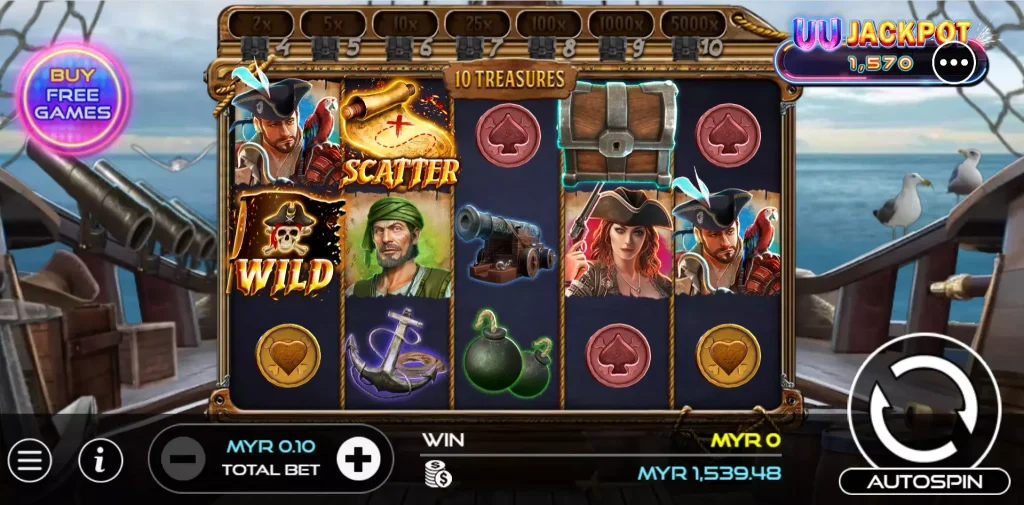Show the game info page

coord(100,460)
